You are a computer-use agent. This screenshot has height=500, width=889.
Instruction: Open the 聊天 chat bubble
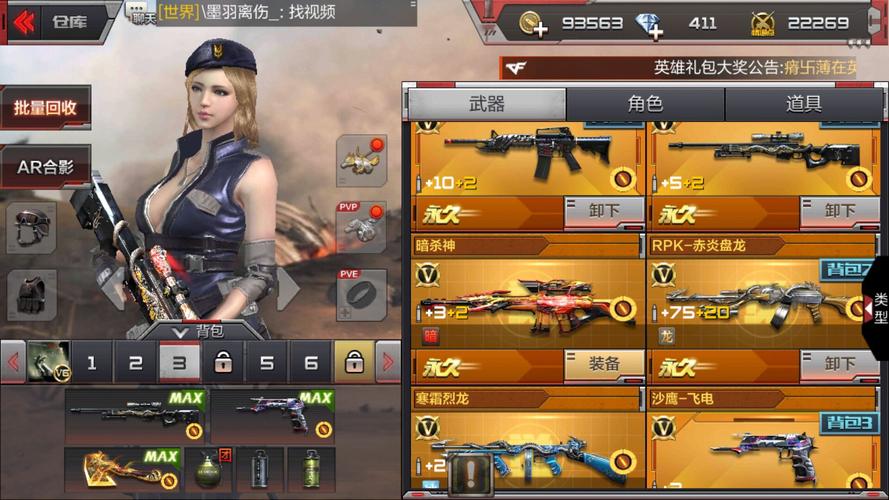[142, 13]
